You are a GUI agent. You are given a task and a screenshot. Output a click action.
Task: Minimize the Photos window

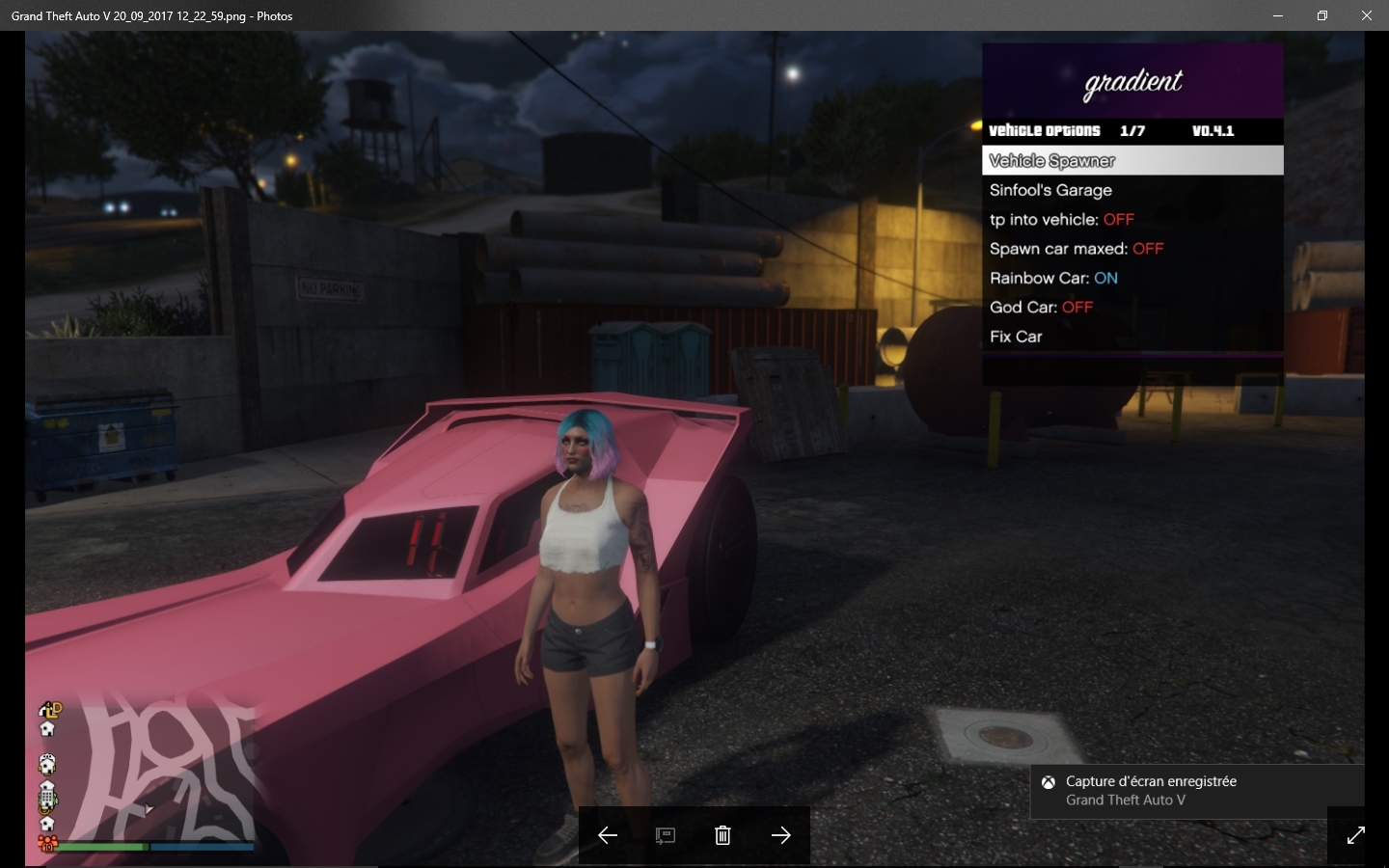point(1277,15)
